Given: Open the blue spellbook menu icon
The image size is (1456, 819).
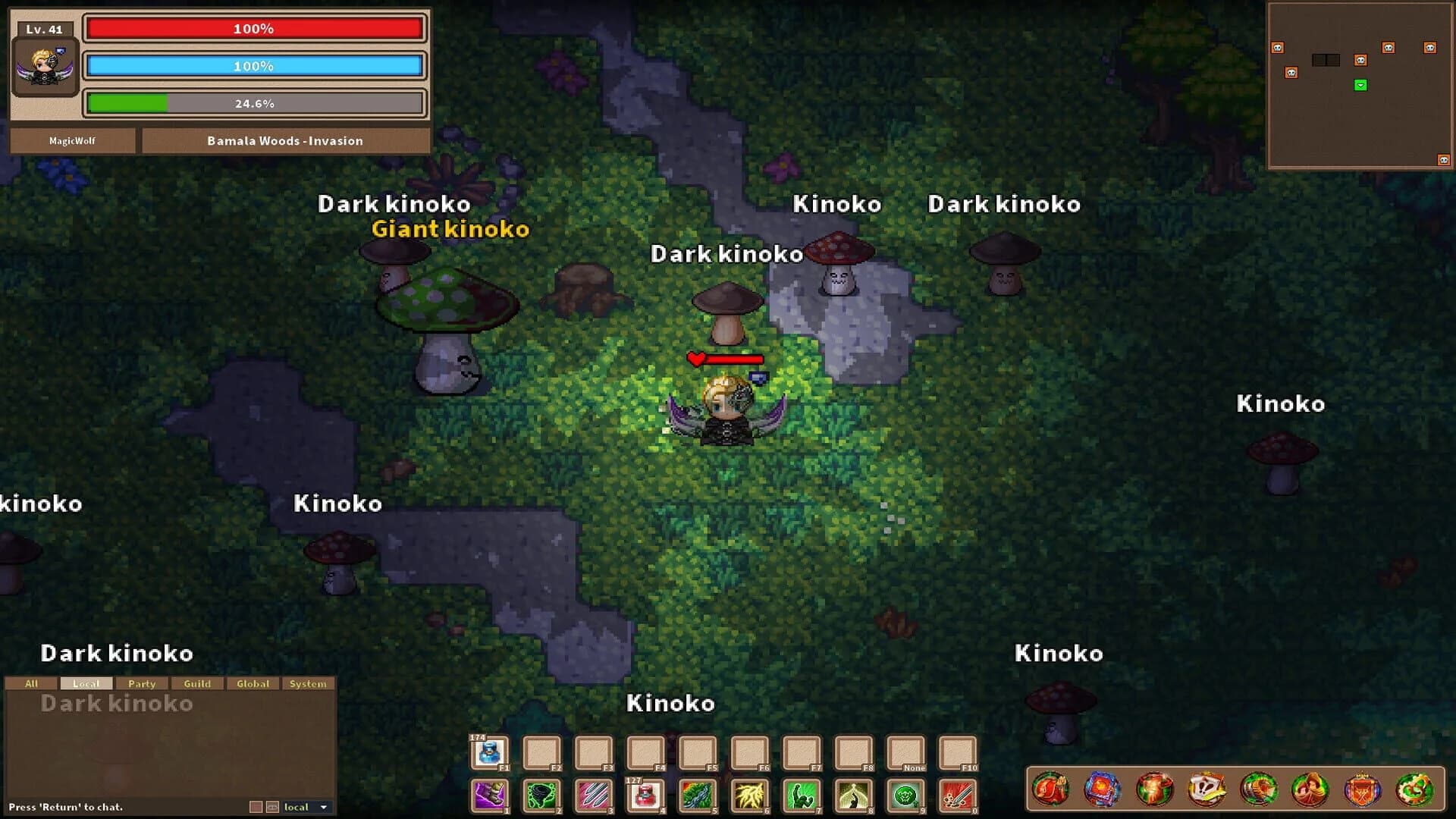Looking at the screenshot, I should coord(1103,789).
